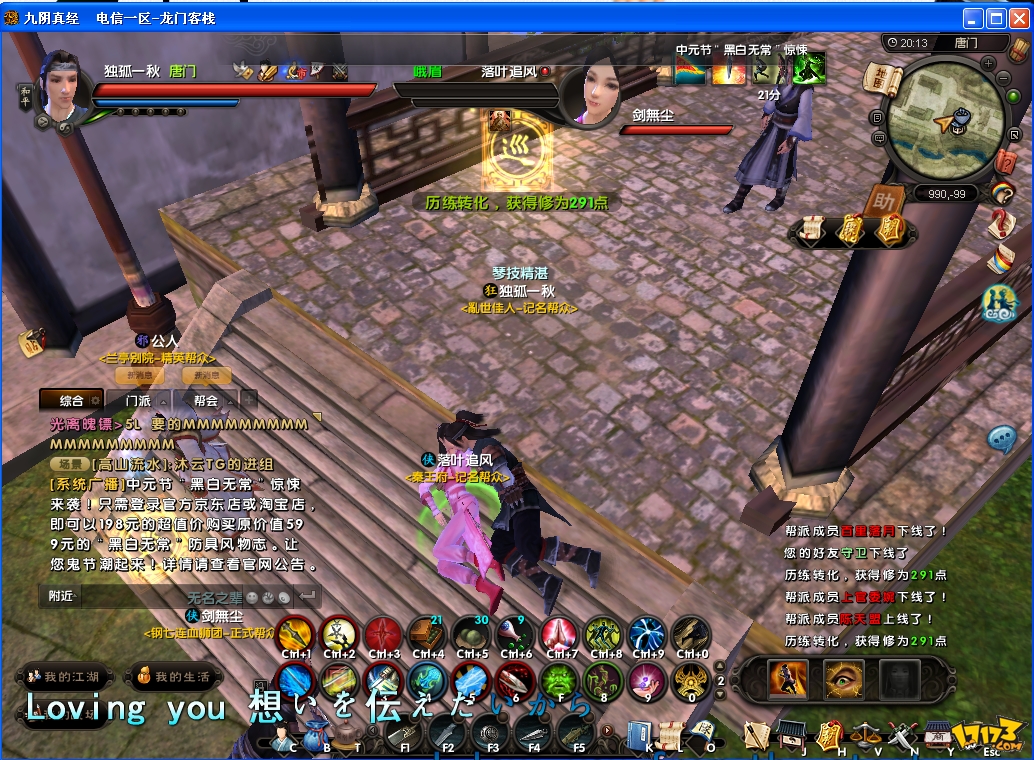Select the 综合 chat tab

click(x=72, y=400)
